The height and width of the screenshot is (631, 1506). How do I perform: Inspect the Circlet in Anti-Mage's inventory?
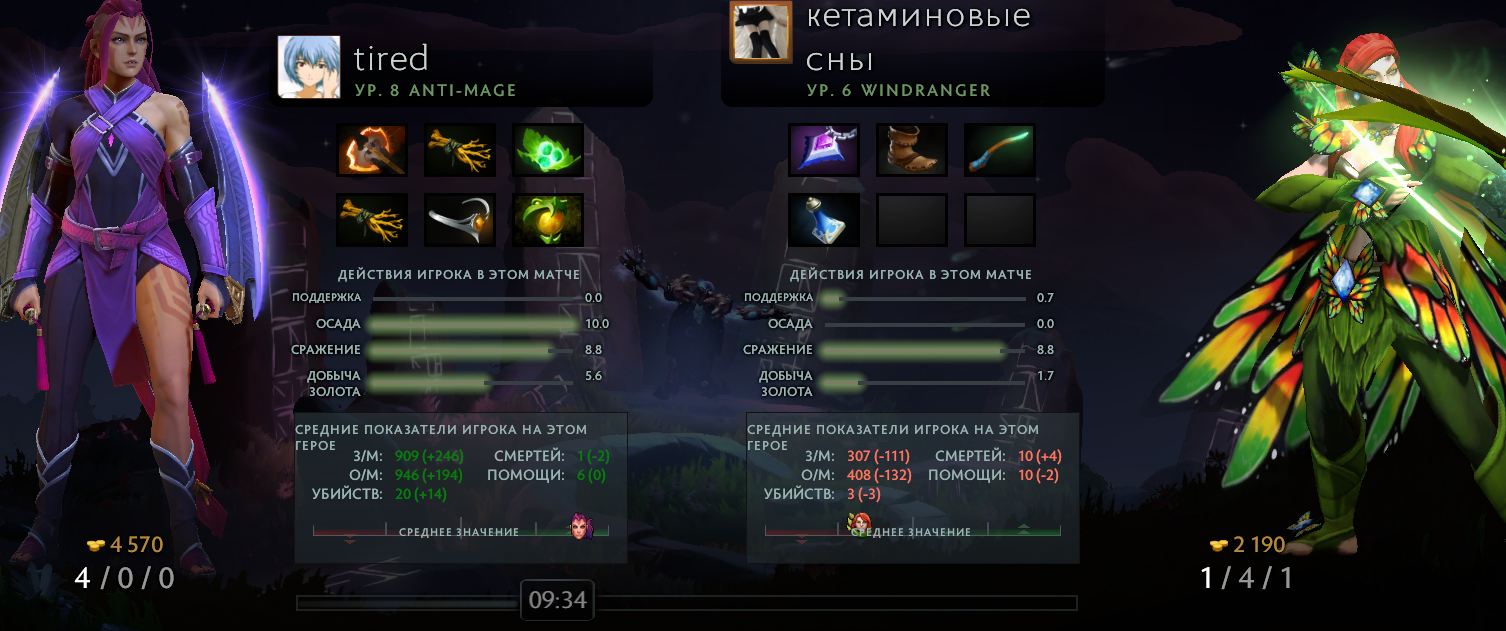click(460, 220)
